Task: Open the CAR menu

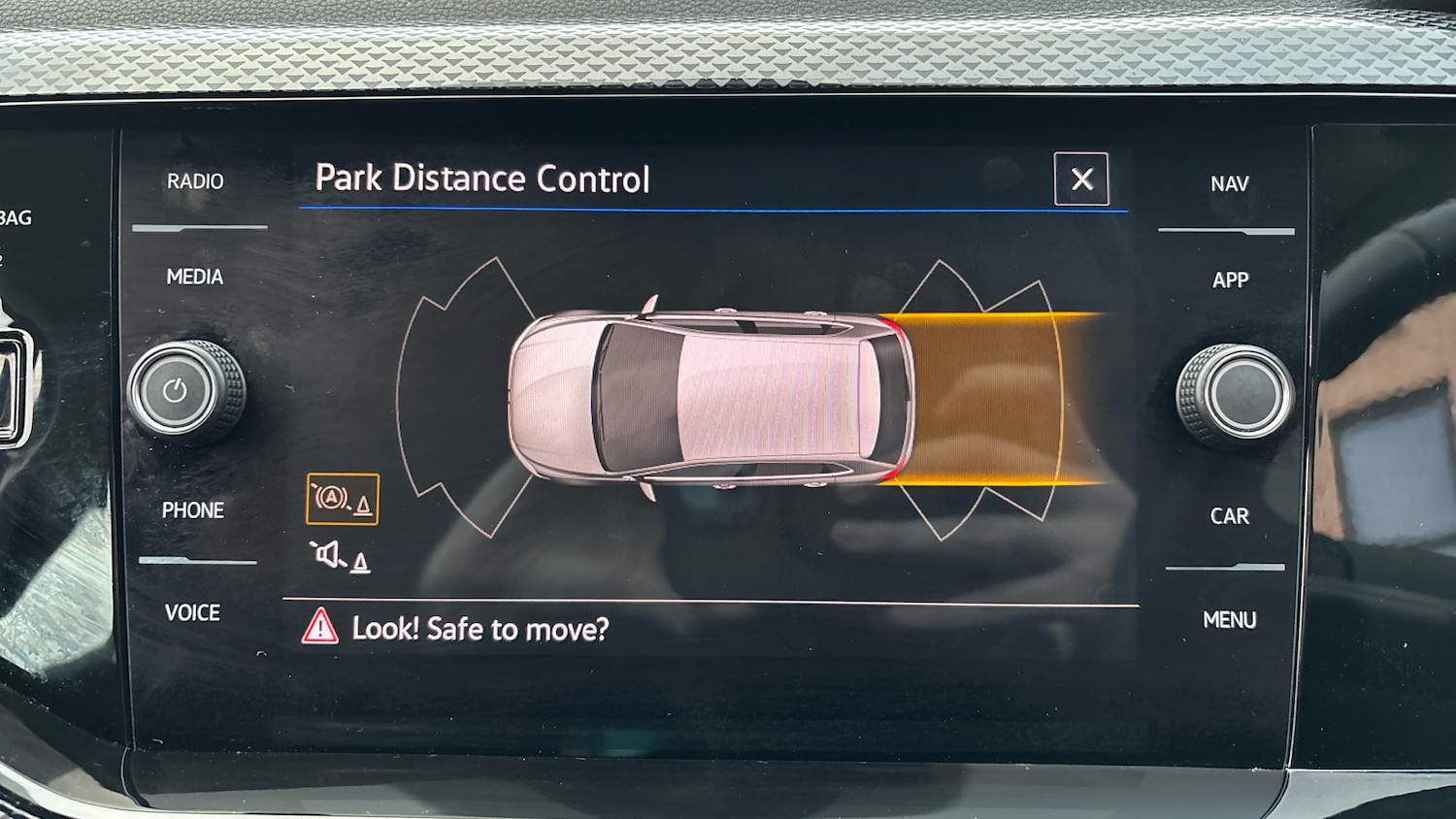Action: coord(1229,516)
